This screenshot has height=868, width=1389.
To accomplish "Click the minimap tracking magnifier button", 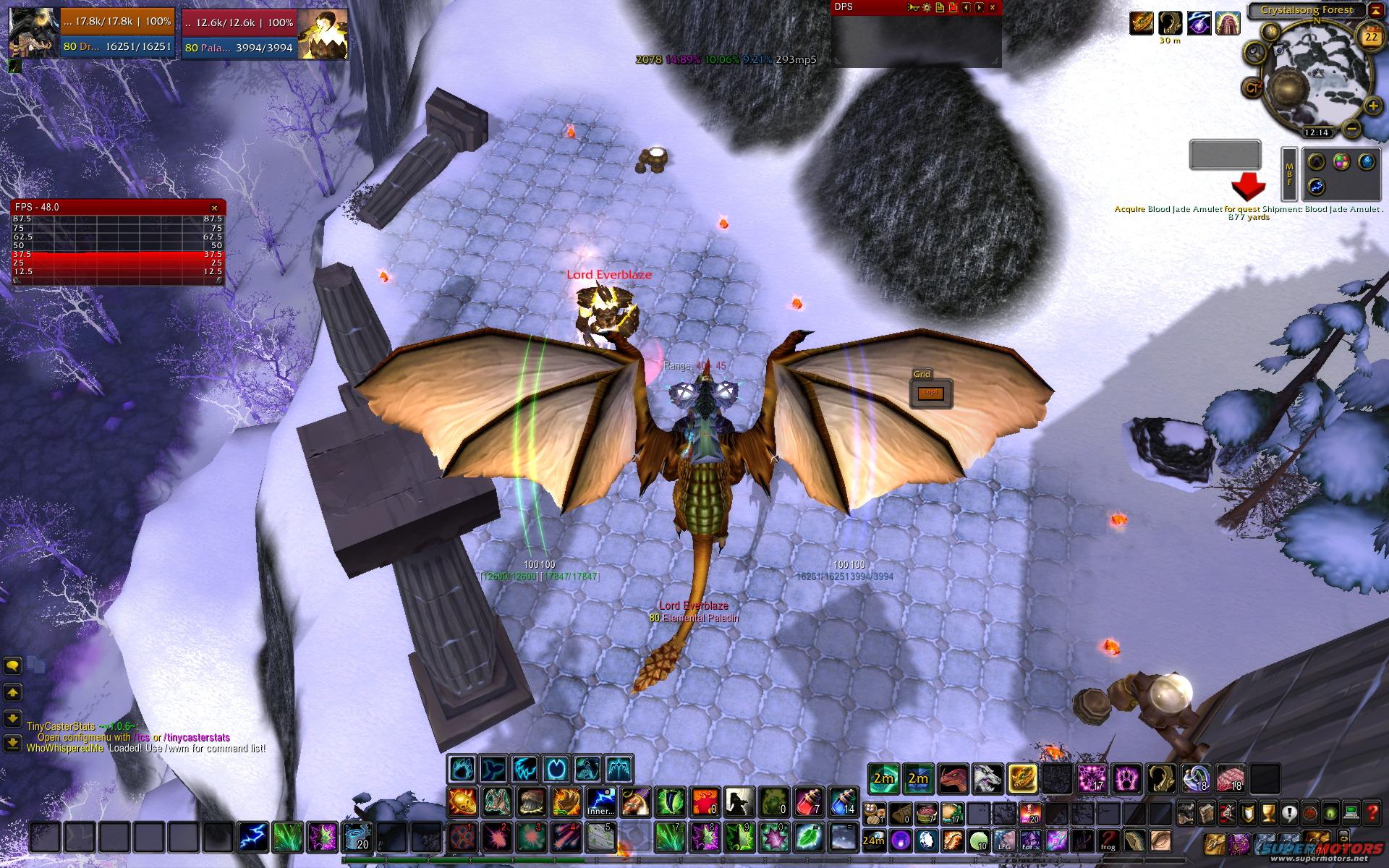I will [x=1254, y=52].
